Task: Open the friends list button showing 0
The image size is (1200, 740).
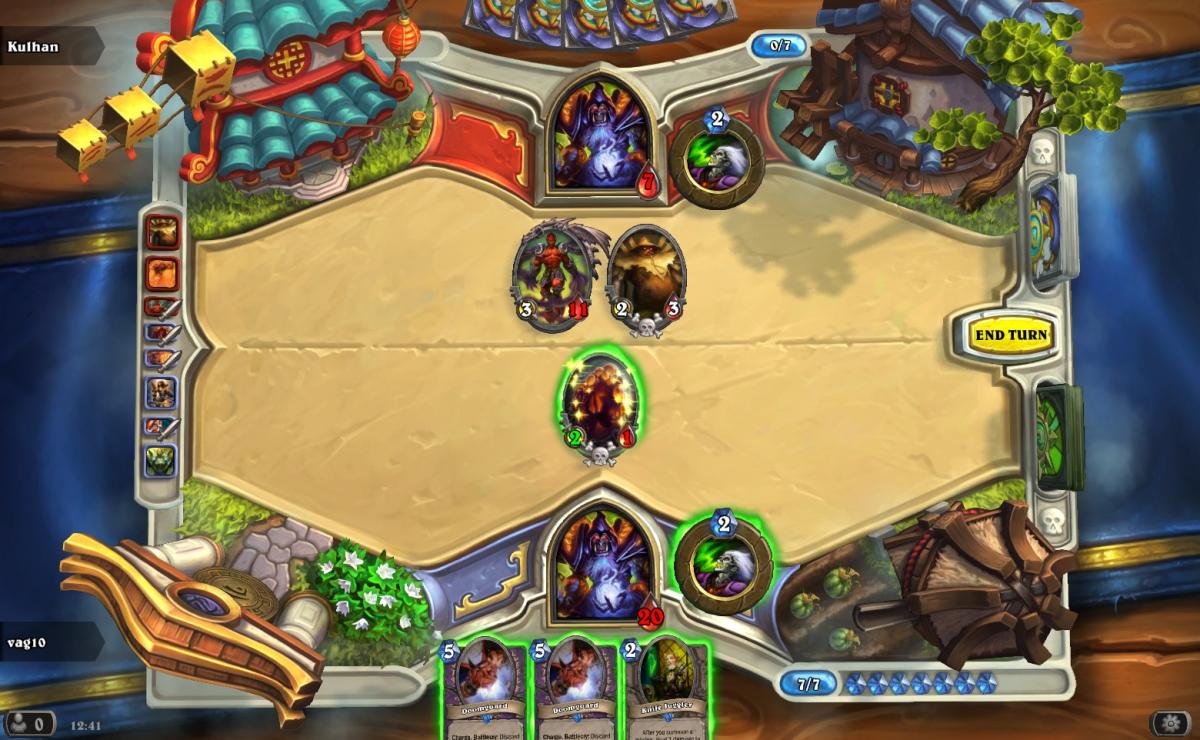Action: click(29, 723)
